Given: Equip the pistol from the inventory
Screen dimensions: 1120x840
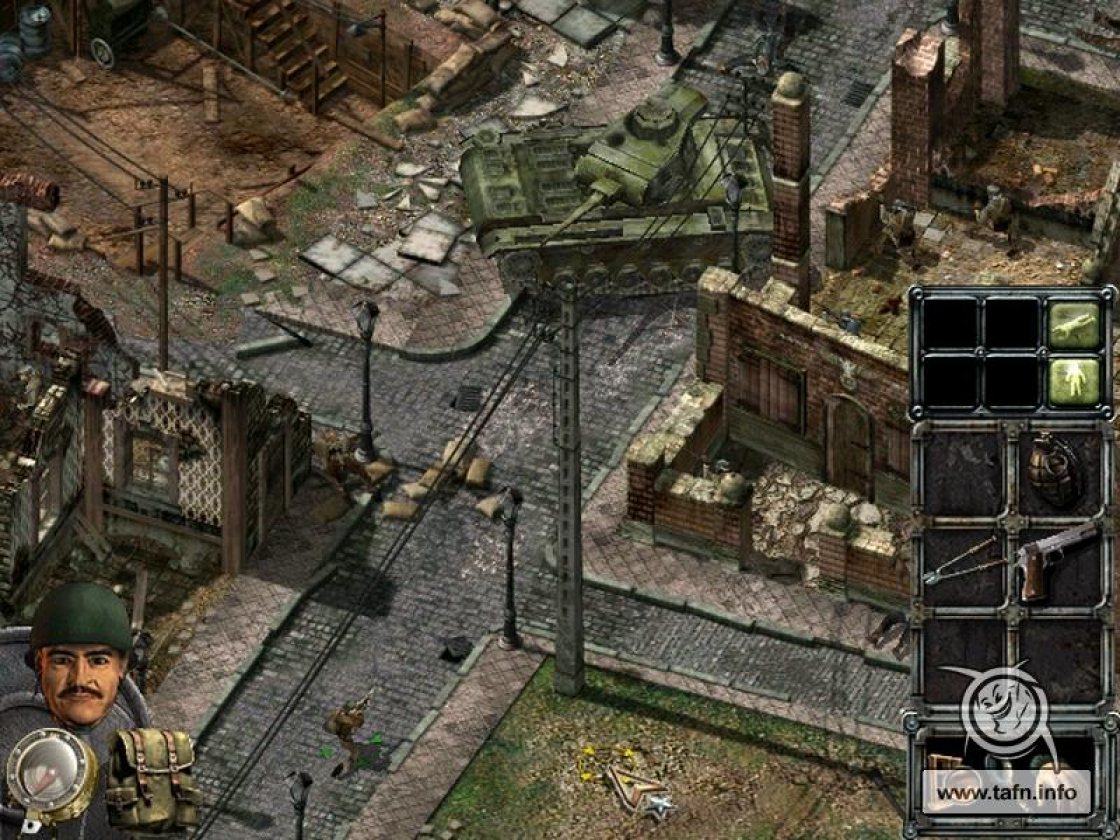Looking at the screenshot, I should click(1055, 560).
